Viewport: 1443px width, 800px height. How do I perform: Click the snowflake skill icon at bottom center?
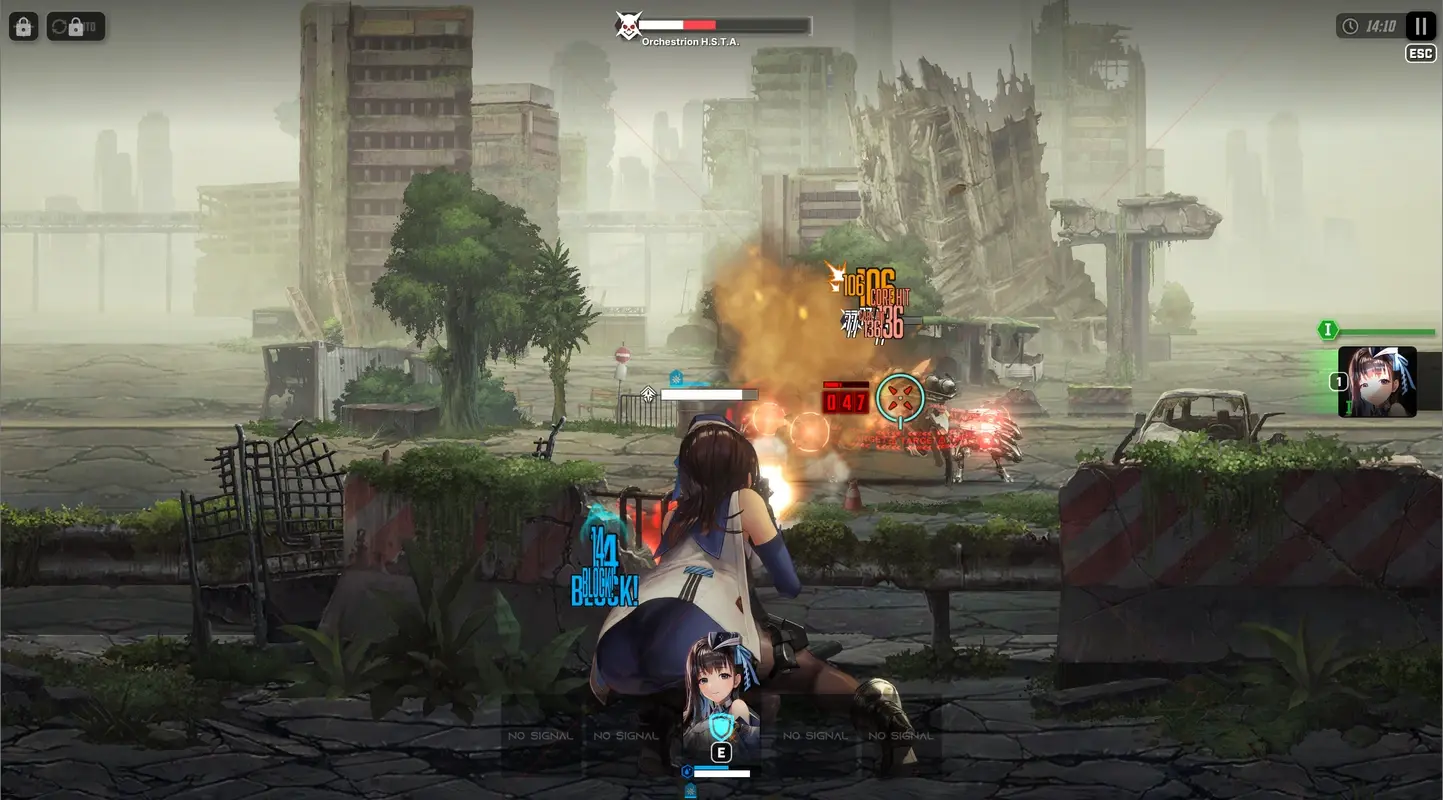(690, 790)
